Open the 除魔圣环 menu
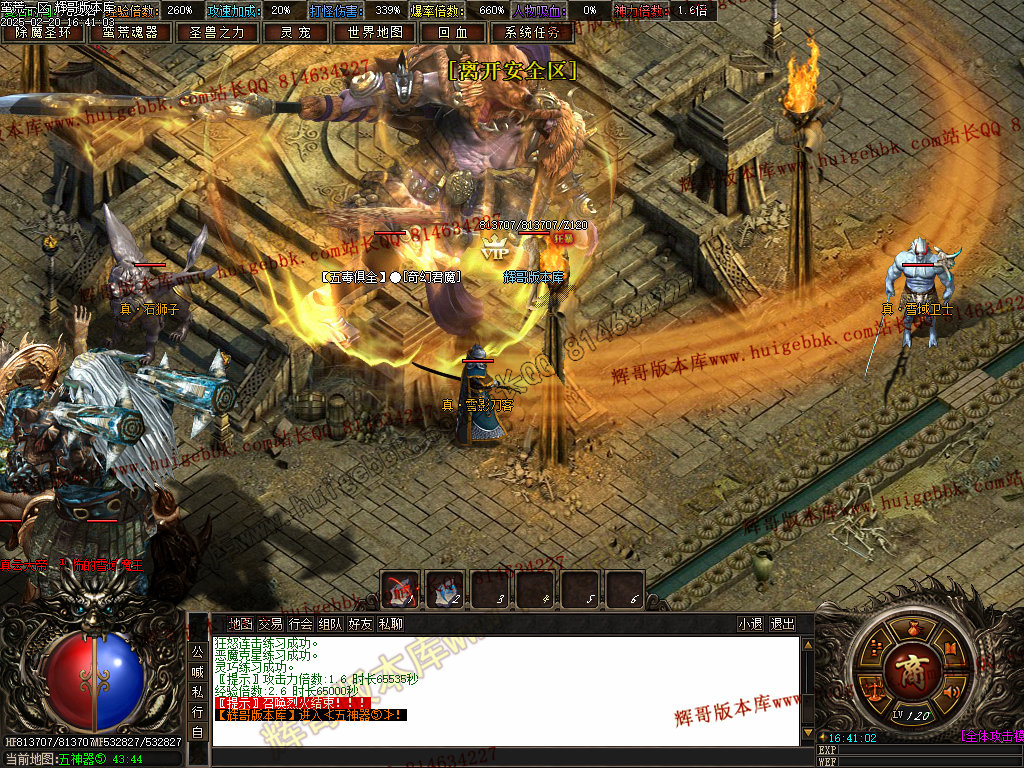The height and width of the screenshot is (768, 1024). [x=43, y=32]
